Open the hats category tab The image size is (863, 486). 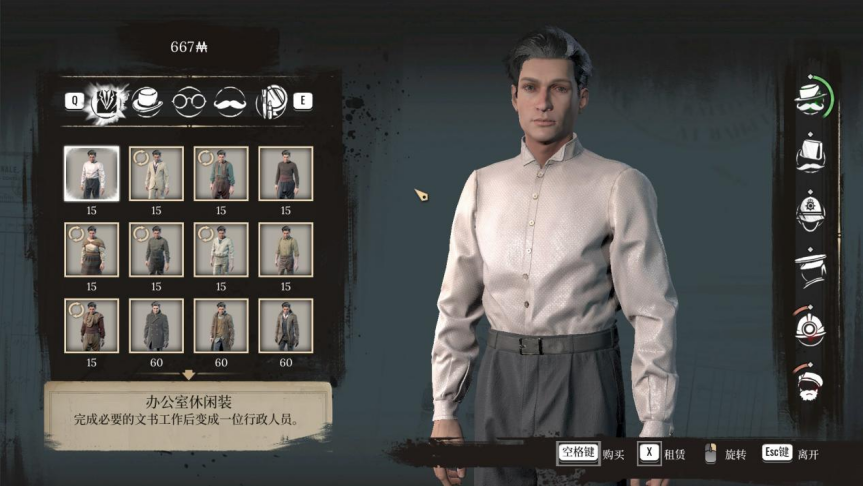coord(148,99)
